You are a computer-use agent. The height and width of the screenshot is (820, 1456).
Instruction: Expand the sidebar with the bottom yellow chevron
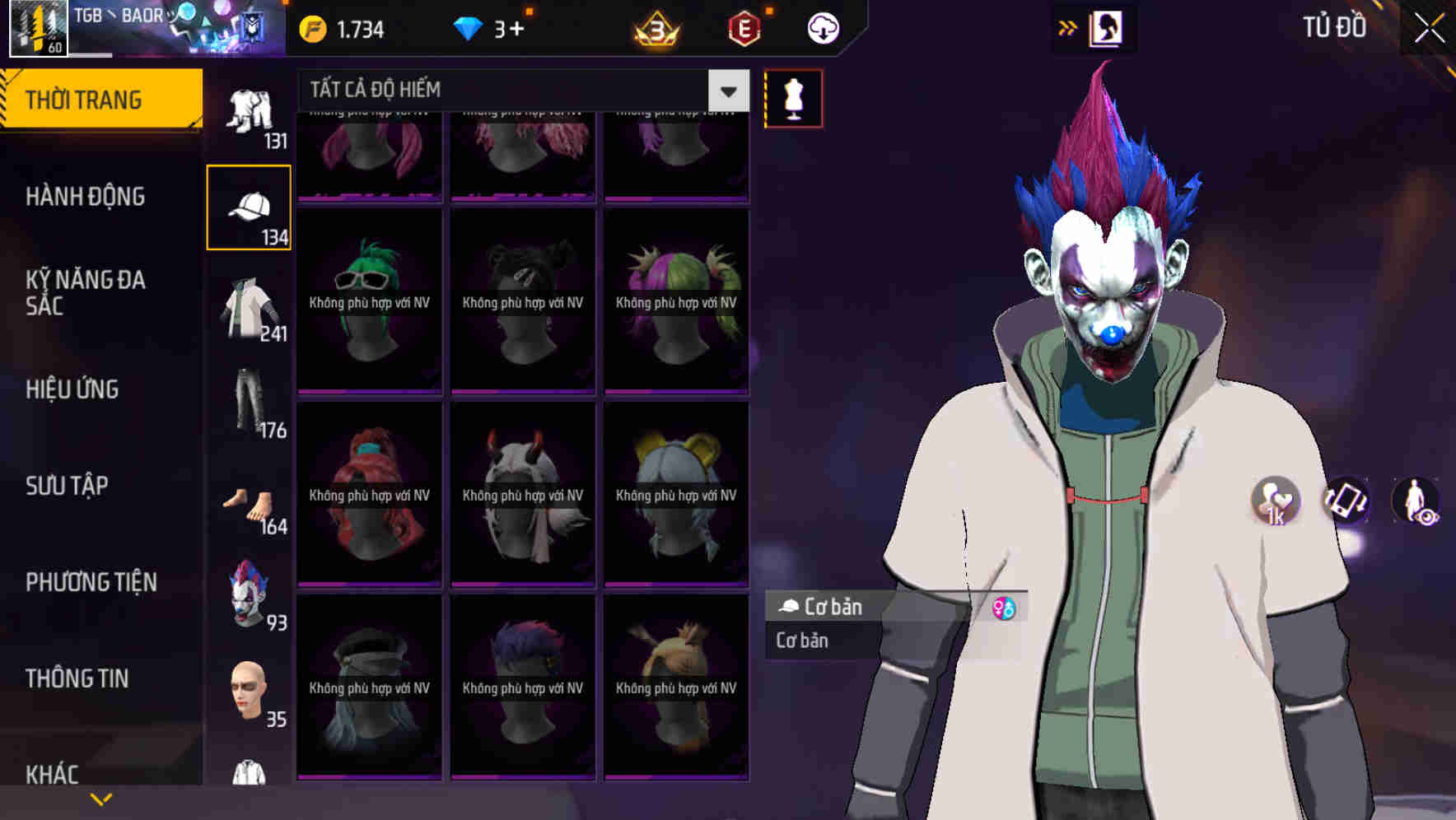(x=101, y=797)
